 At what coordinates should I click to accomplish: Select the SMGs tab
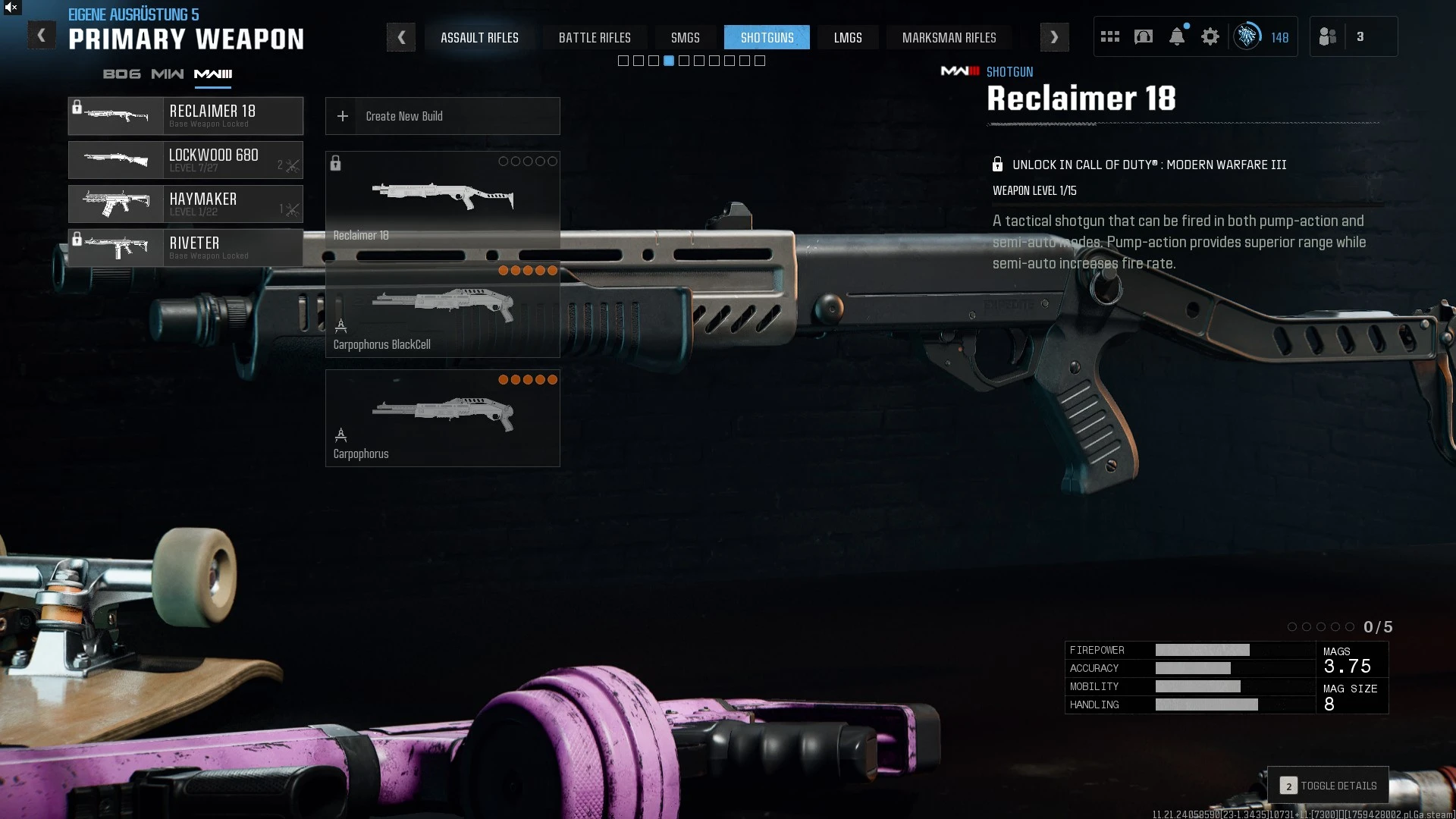click(x=685, y=37)
